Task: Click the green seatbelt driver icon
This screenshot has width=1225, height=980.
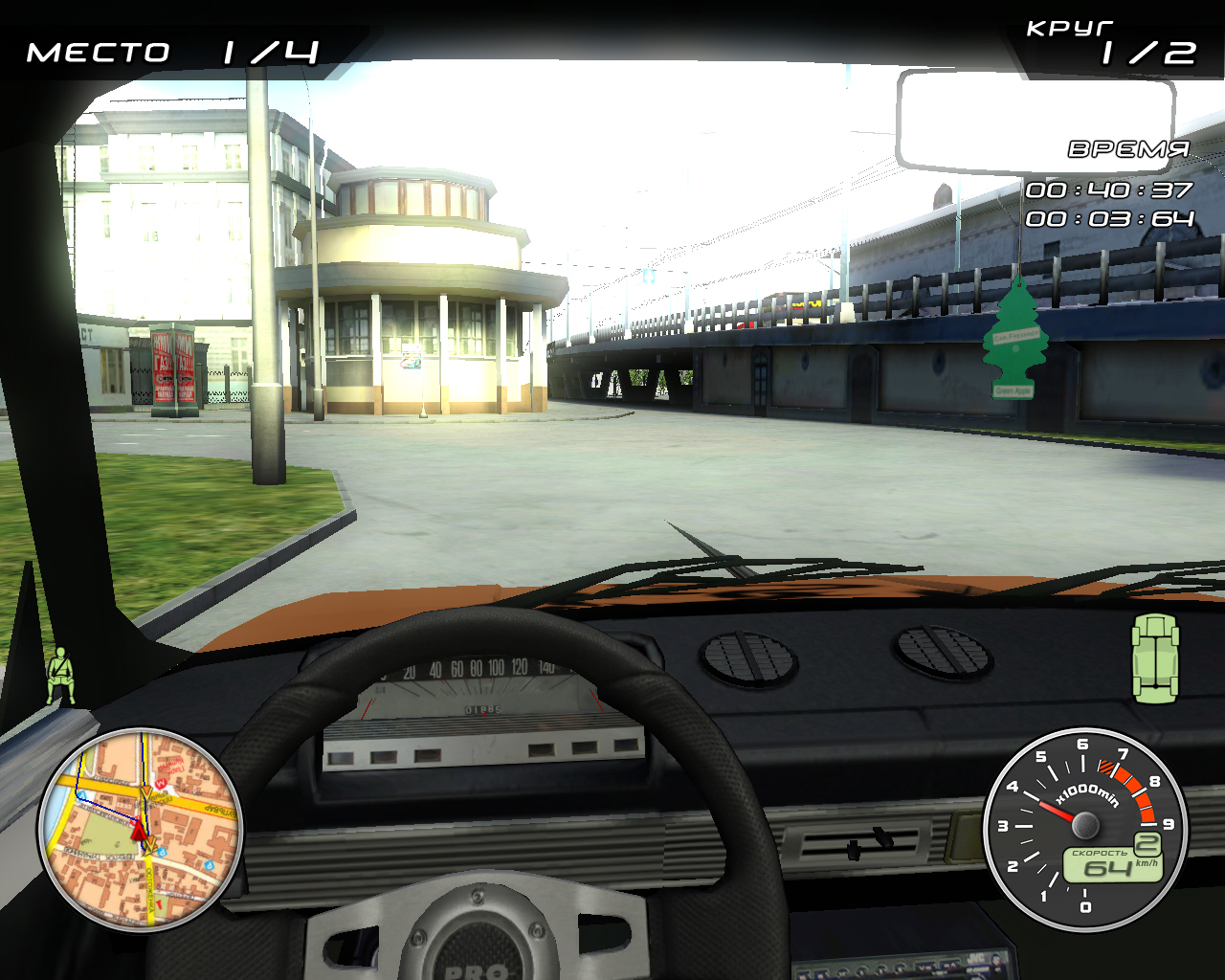Action: (61, 674)
